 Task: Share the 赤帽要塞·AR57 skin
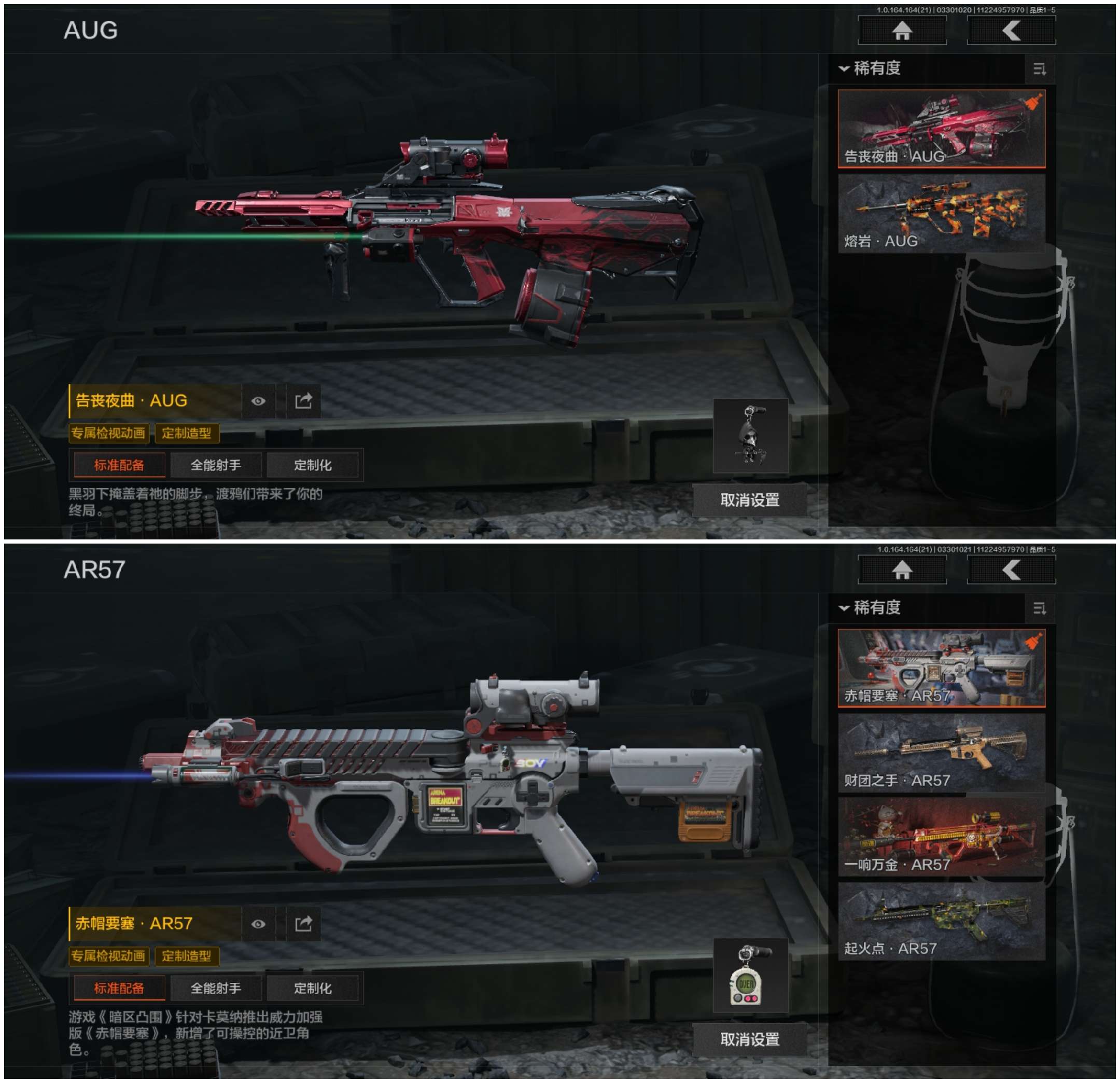pyautogui.click(x=303, y=924)
